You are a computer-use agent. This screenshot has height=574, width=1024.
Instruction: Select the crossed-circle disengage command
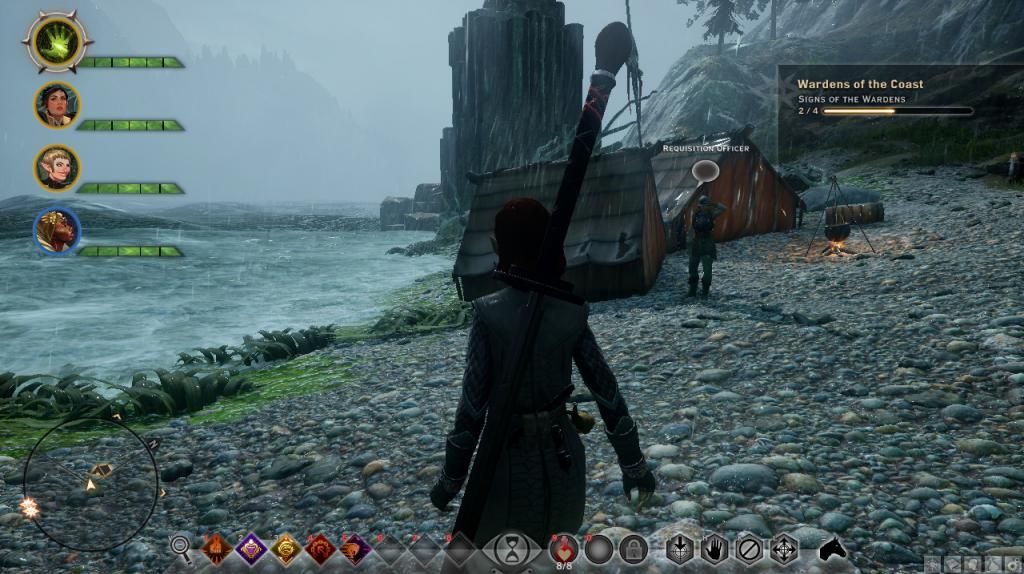(749, 548)
